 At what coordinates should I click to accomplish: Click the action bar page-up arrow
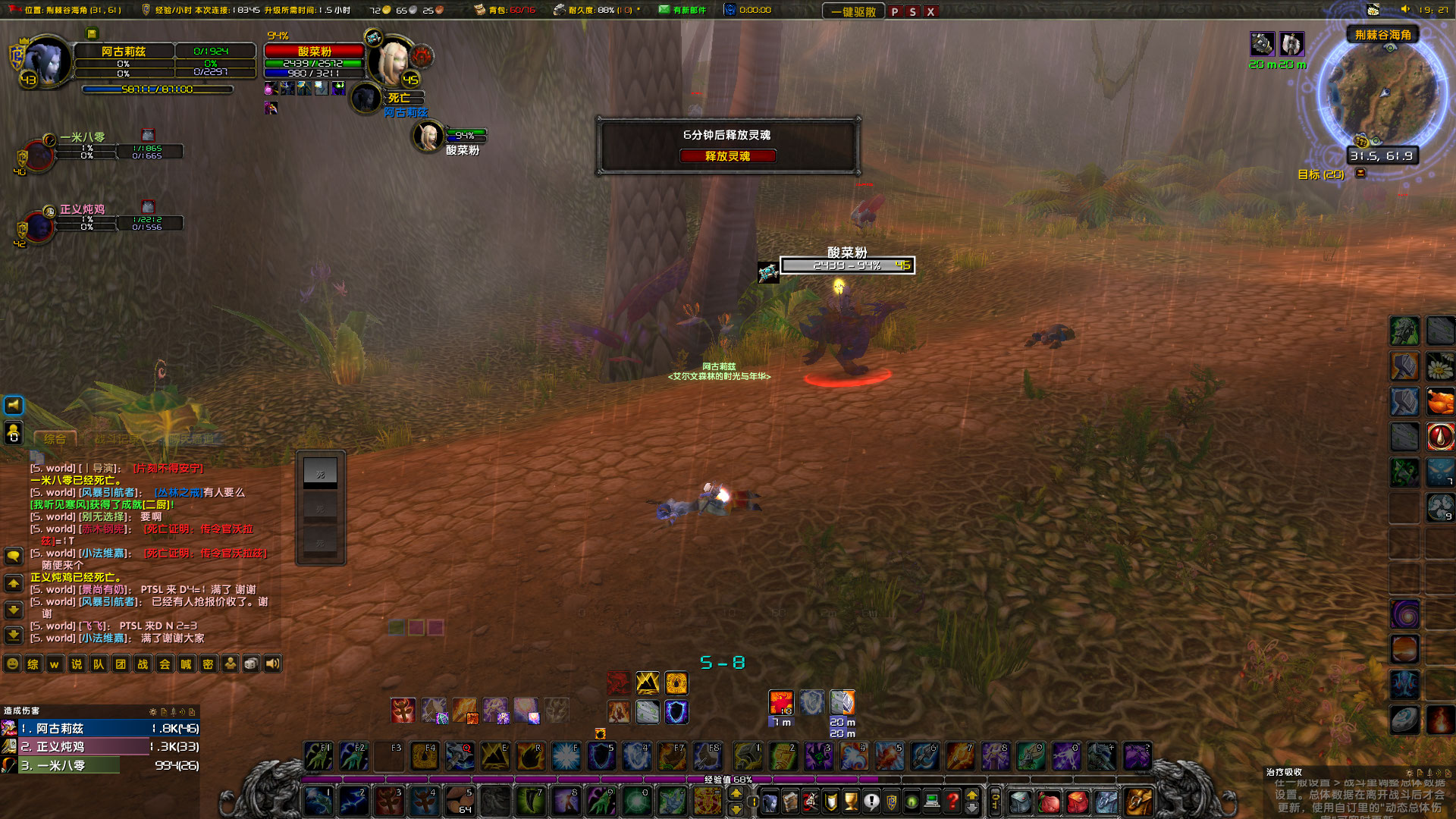736,794
